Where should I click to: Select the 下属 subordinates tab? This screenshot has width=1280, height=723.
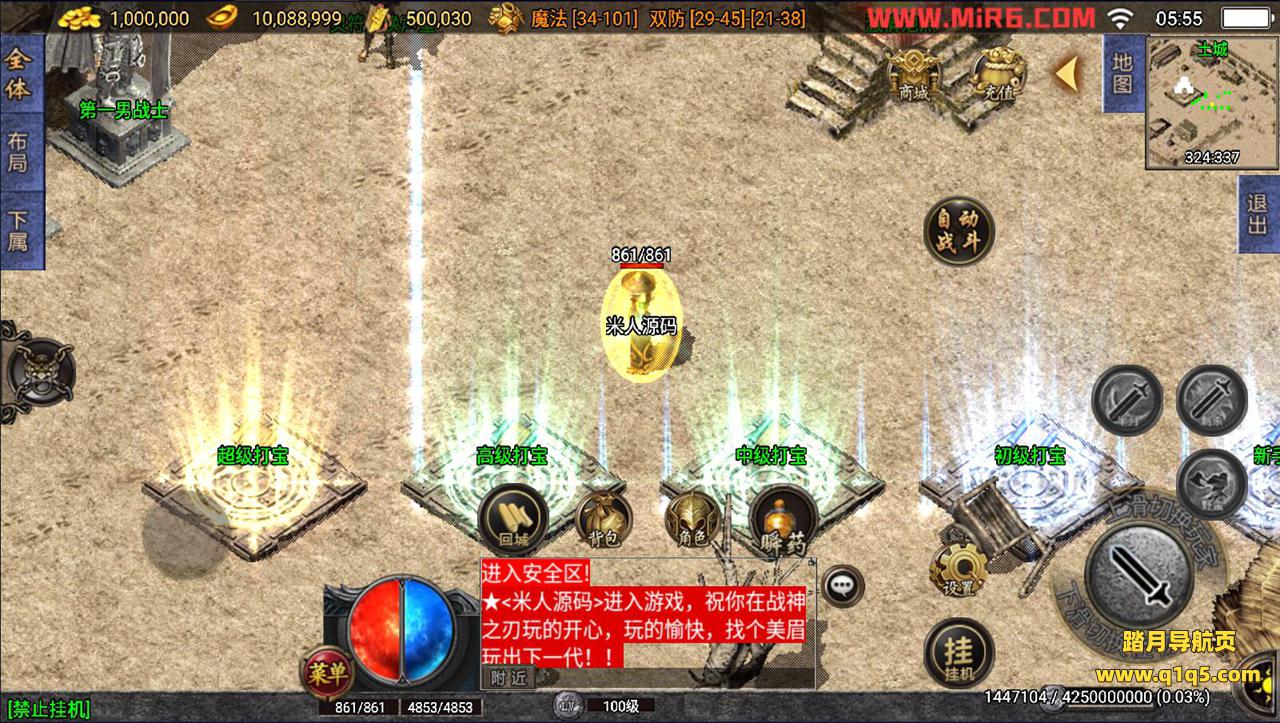pos(18,229)
